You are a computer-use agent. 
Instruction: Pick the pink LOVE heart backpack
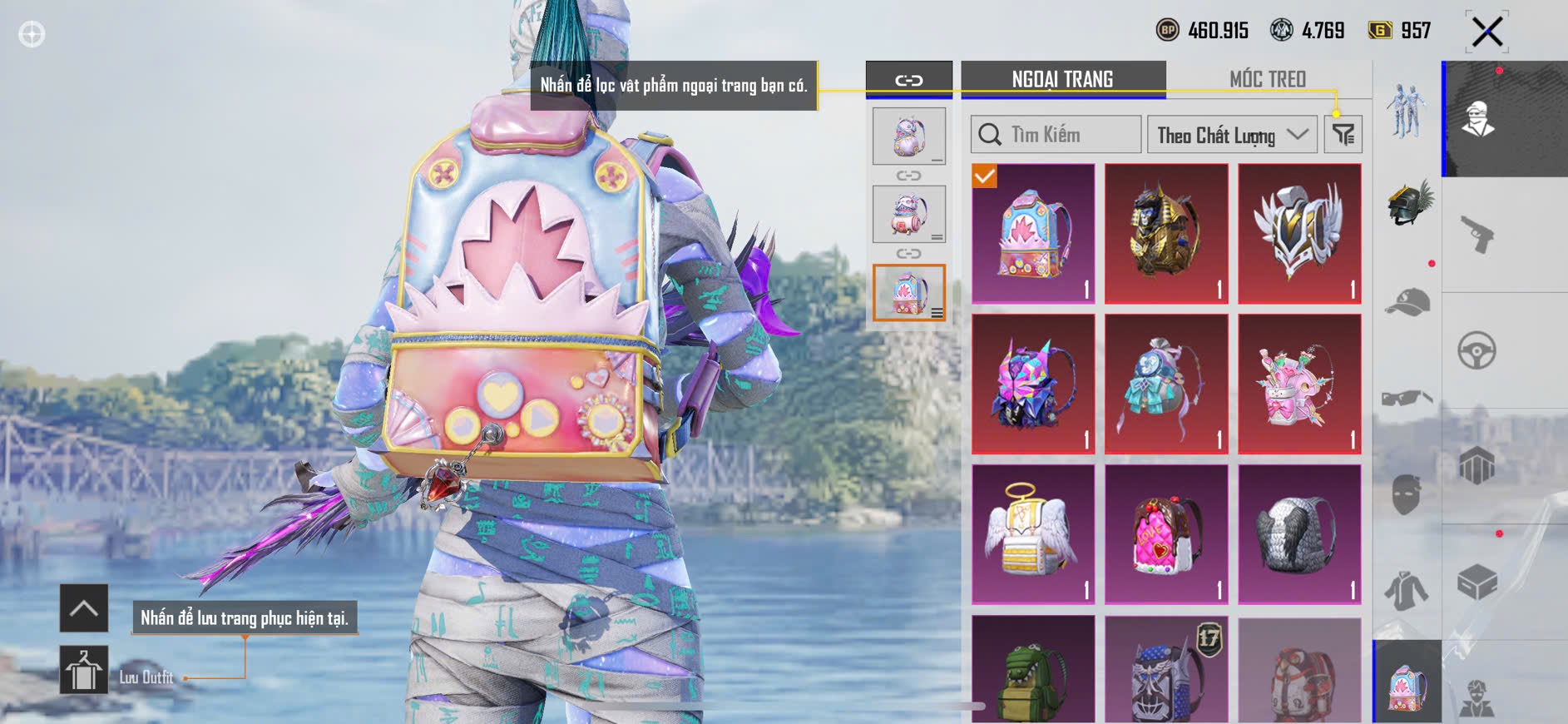point(1166,534)
